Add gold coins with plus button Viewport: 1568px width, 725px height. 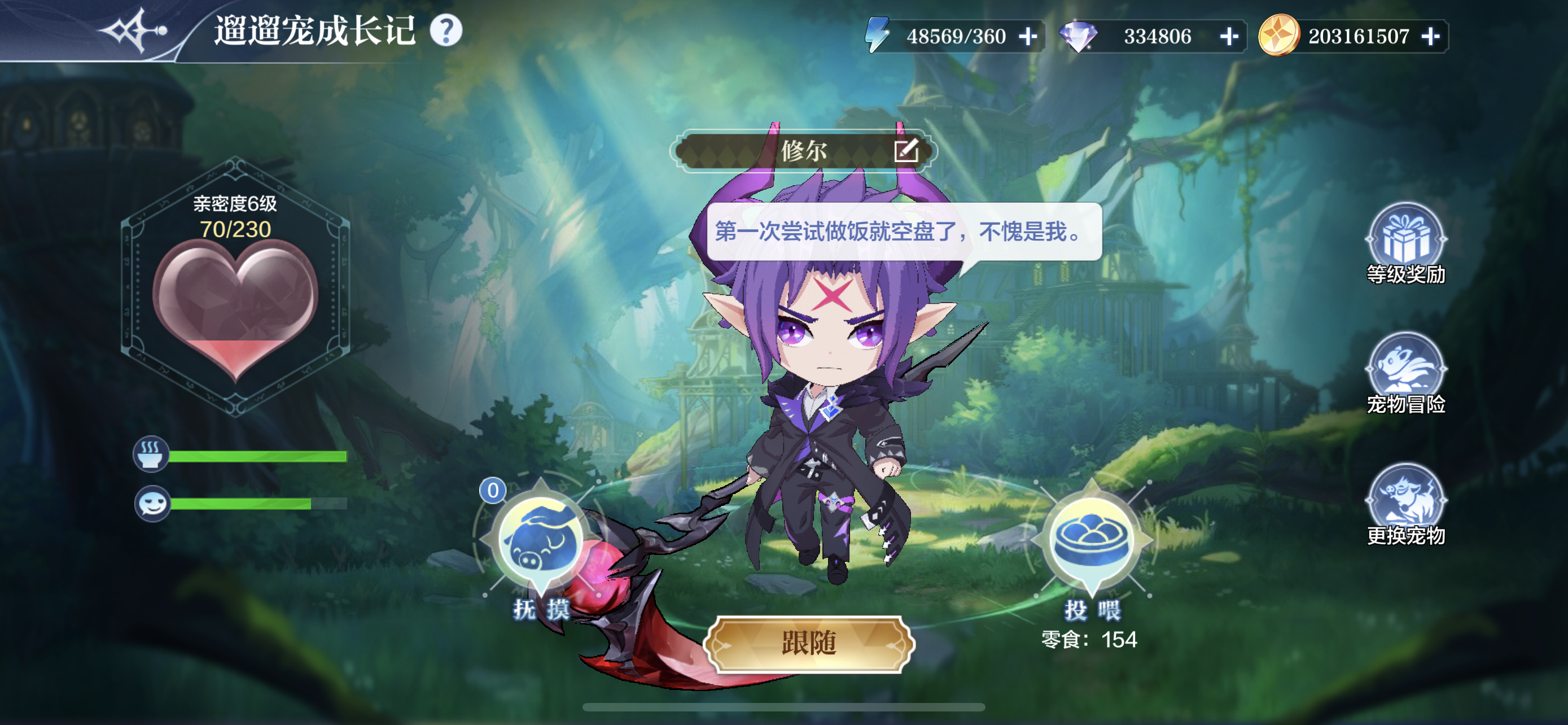[x=1430, y=37]
